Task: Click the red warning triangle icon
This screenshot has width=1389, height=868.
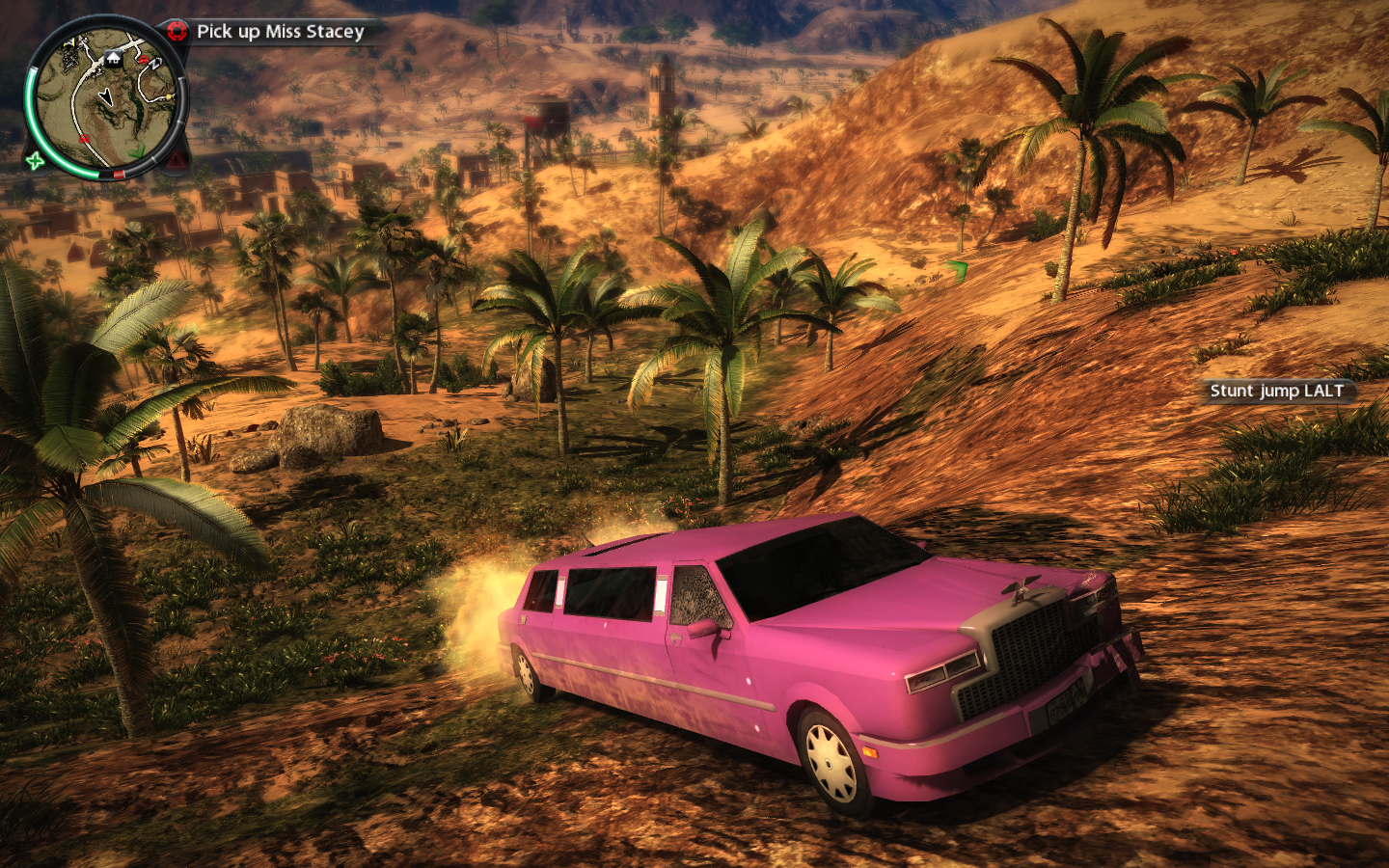Action: pos(177,159)
